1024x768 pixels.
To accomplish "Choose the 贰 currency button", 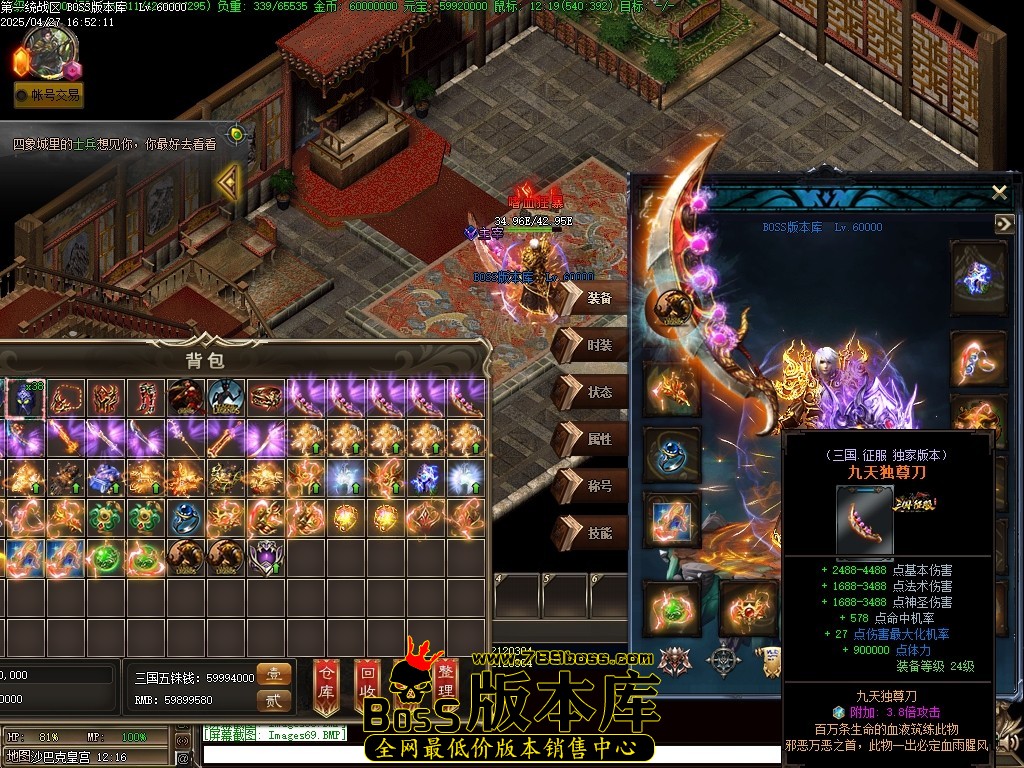I will click(x=273, y=700).
